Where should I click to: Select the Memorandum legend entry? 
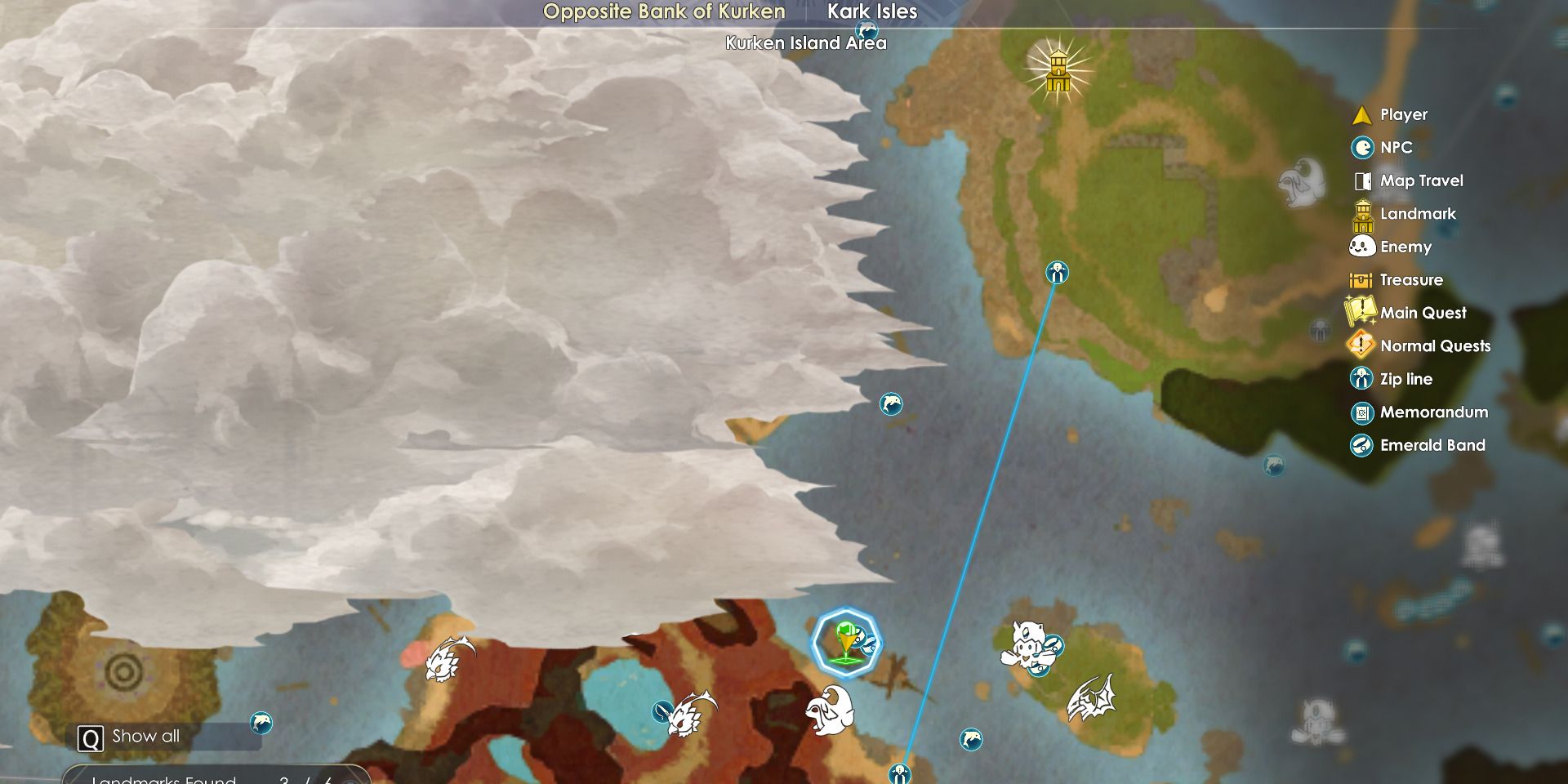1433,412
